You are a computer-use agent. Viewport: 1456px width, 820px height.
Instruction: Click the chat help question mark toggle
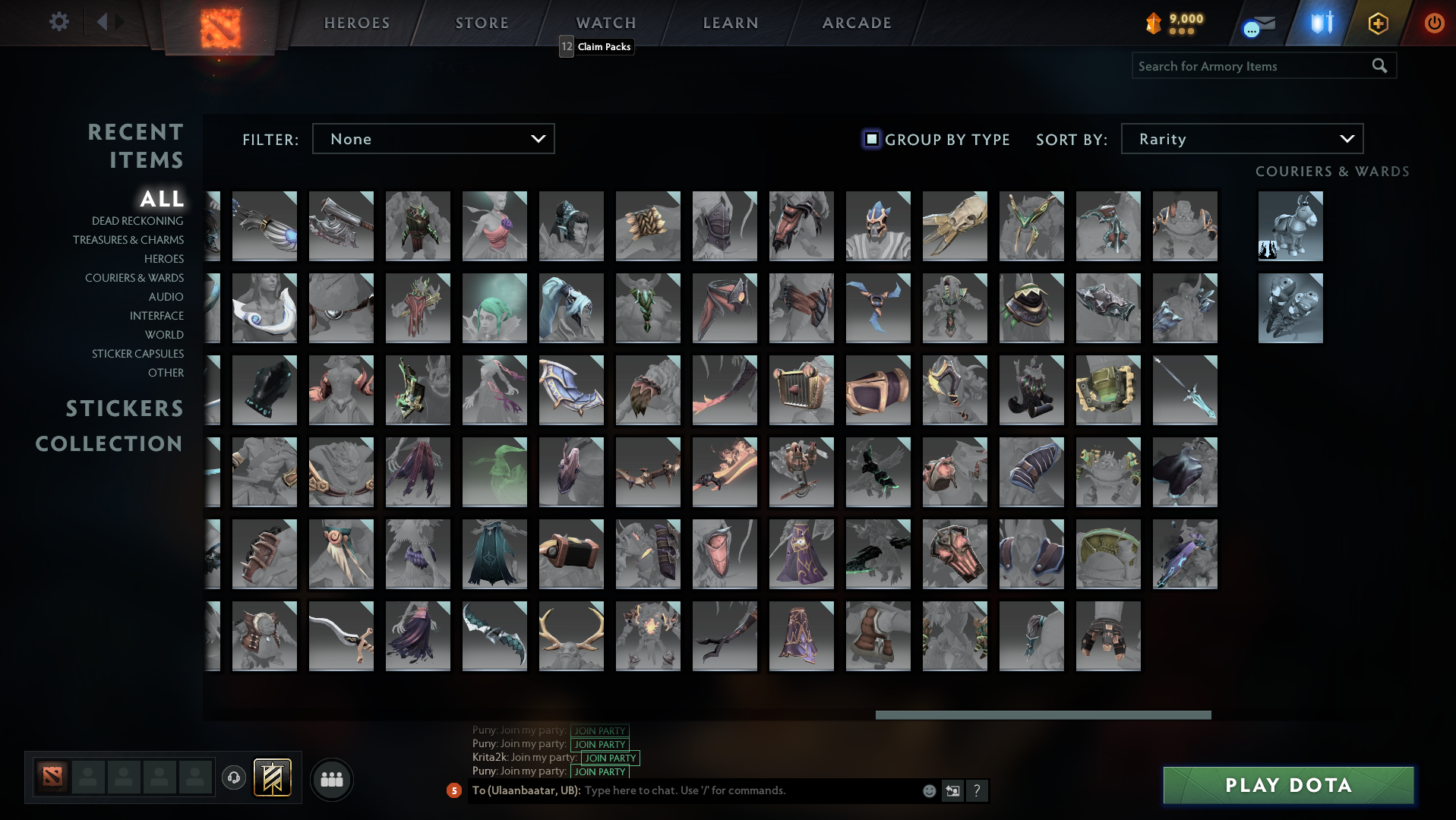(977, 791)
